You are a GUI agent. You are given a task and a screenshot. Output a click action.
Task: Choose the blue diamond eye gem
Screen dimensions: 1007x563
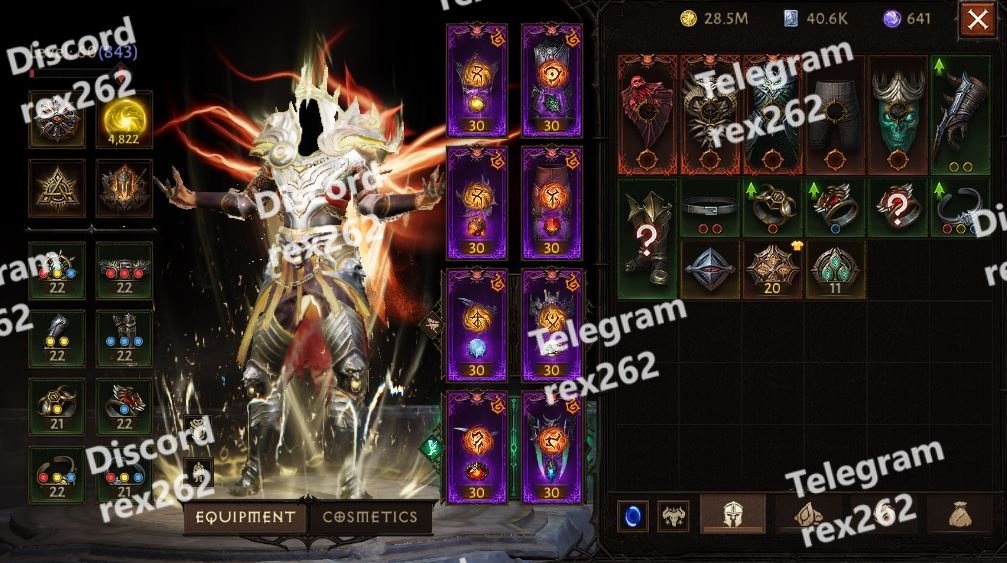tap(710, 269)
